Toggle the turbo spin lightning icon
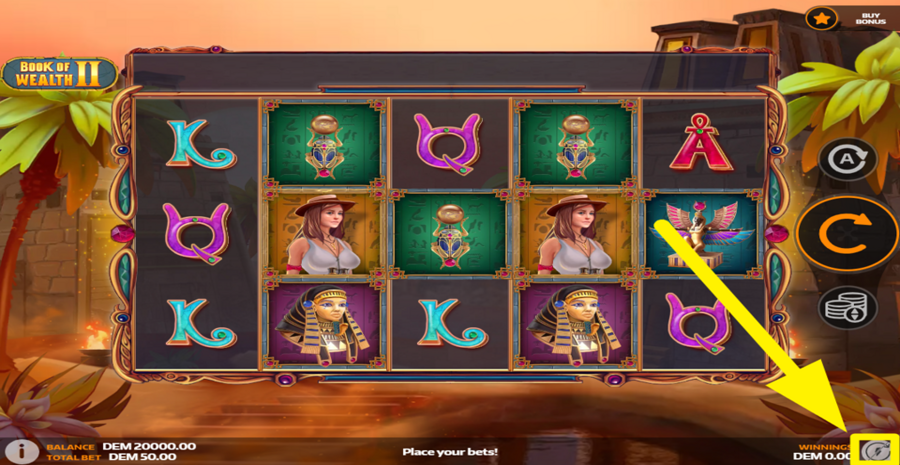 [x=876, y=451]
